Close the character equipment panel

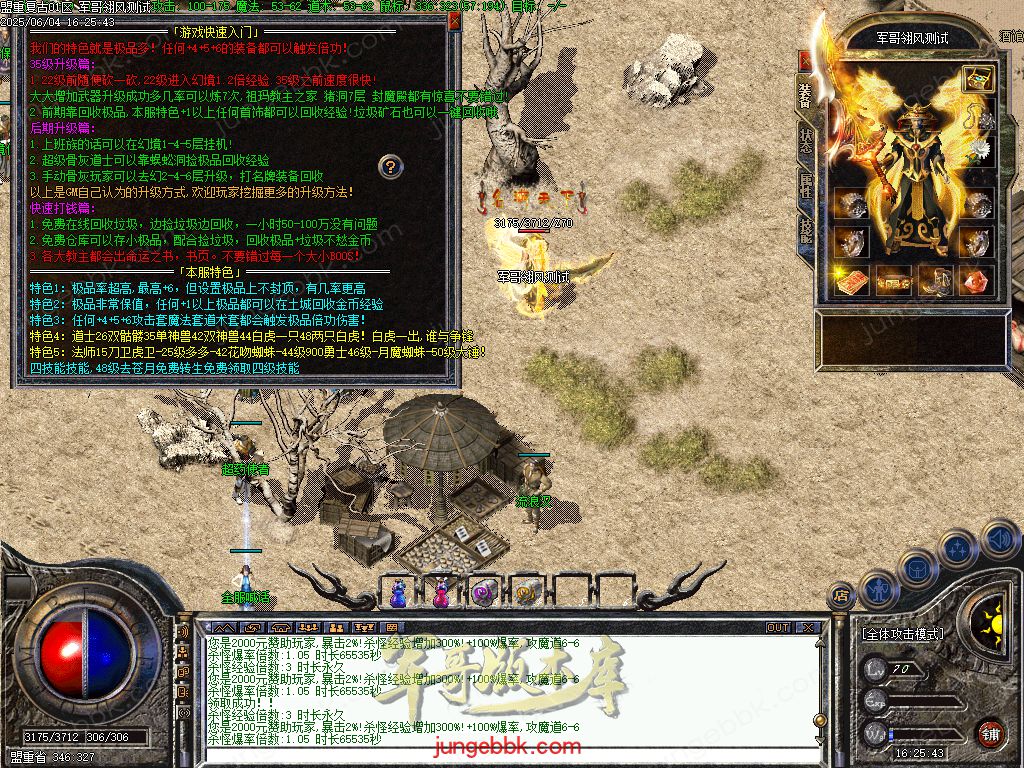(x=805, y=60)
